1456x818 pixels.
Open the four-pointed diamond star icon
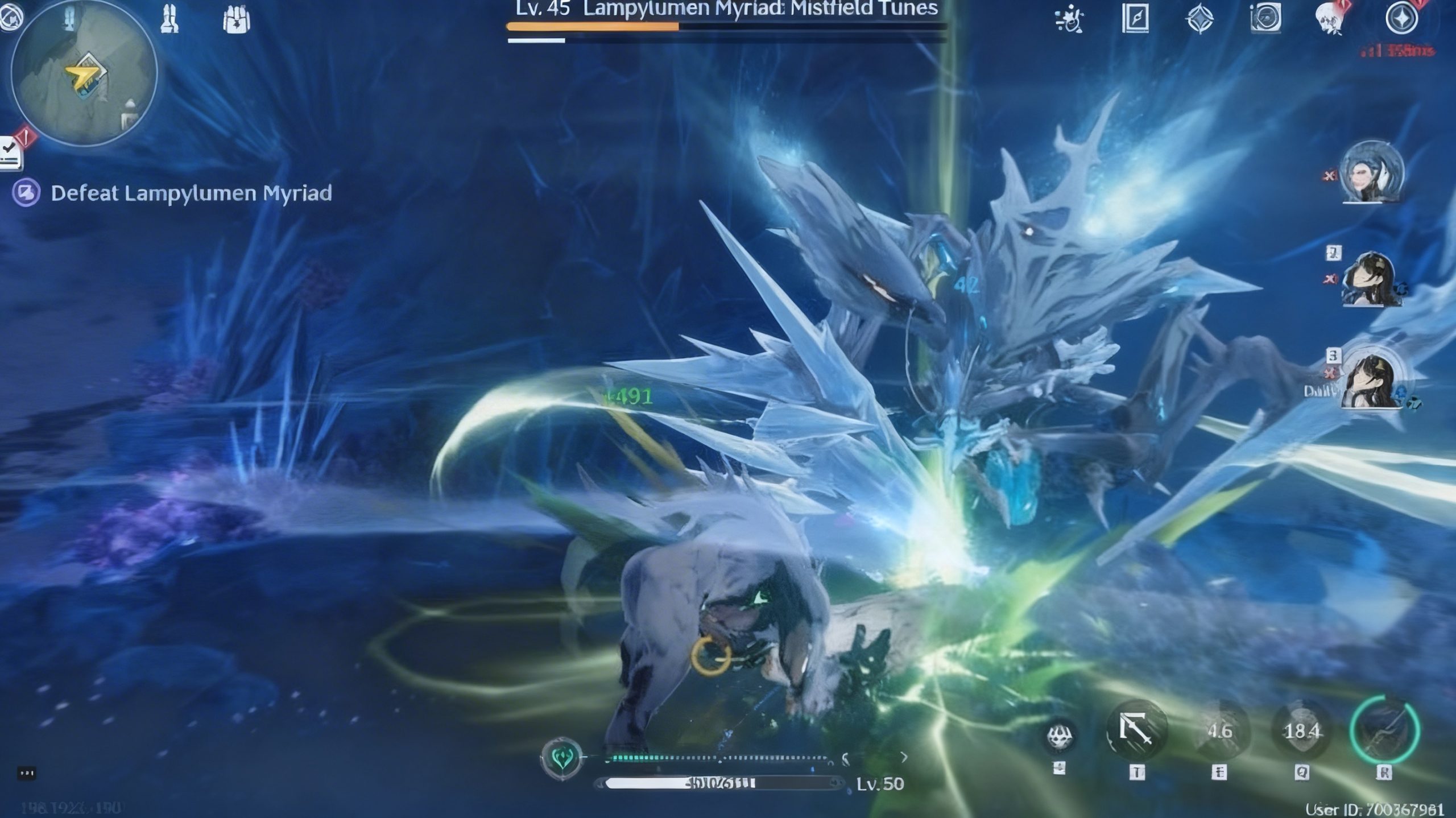pos(1199,19)
